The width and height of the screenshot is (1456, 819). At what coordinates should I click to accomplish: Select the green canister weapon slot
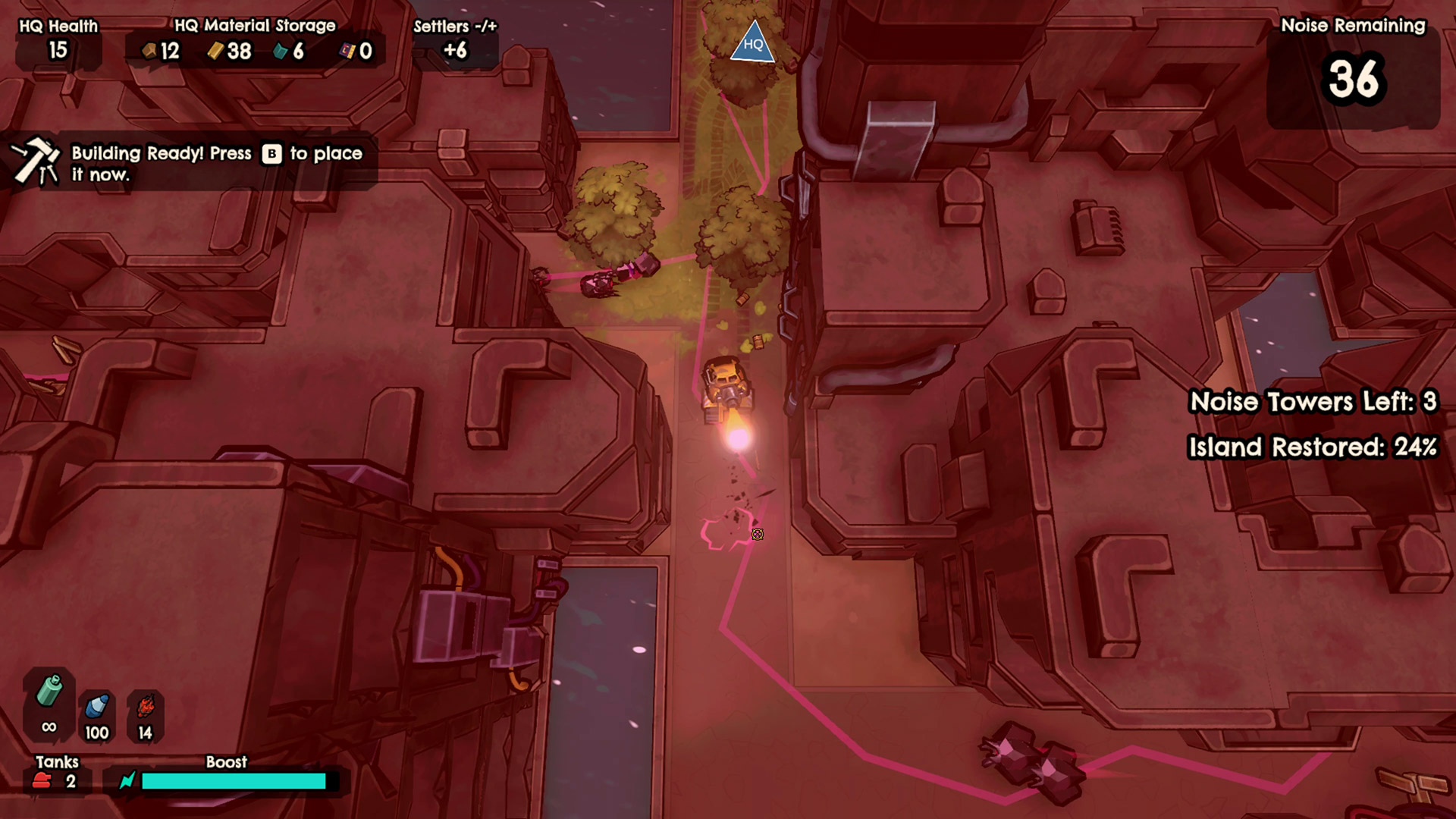[49, 692]
